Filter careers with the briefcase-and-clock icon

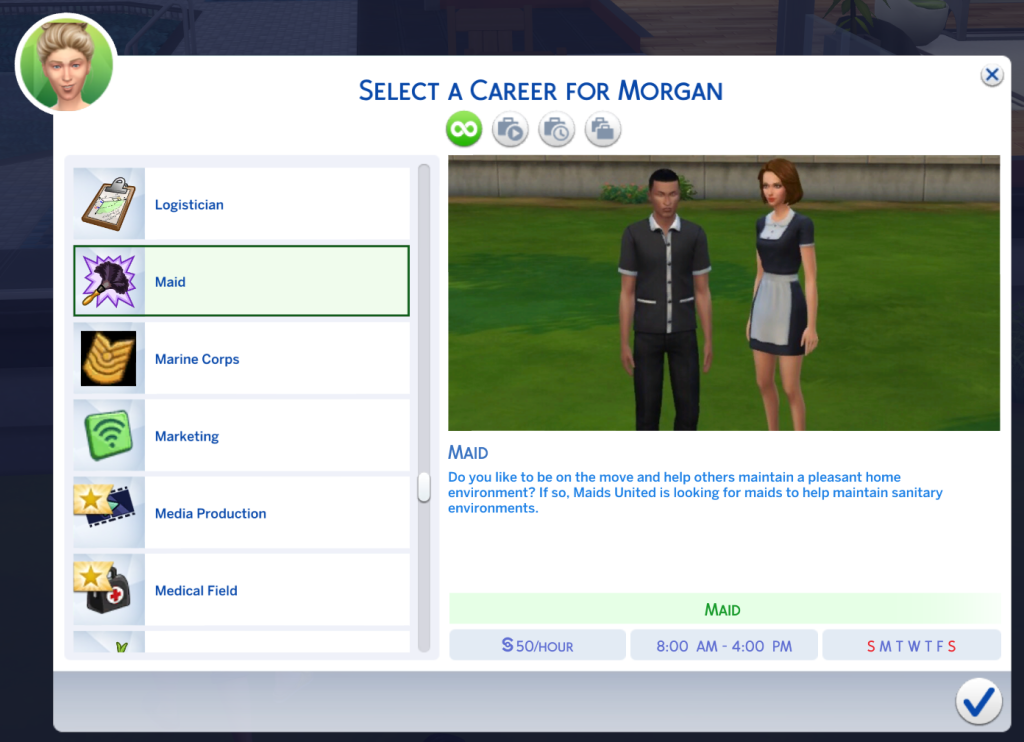click(x=556, y=129)
